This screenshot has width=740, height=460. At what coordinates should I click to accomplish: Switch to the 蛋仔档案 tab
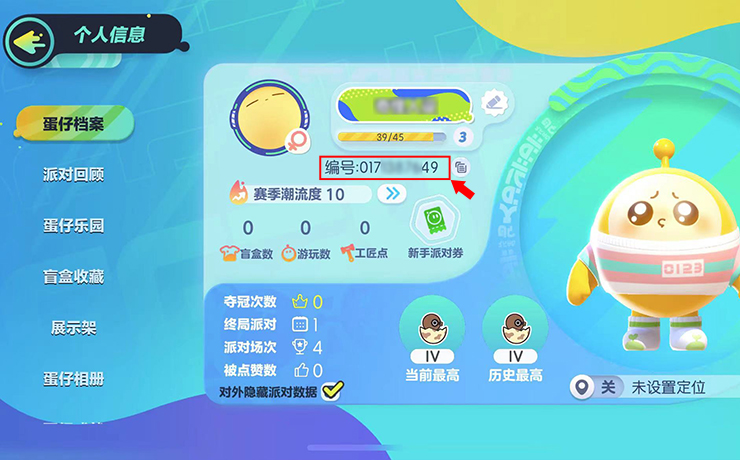tap(72, 124)
